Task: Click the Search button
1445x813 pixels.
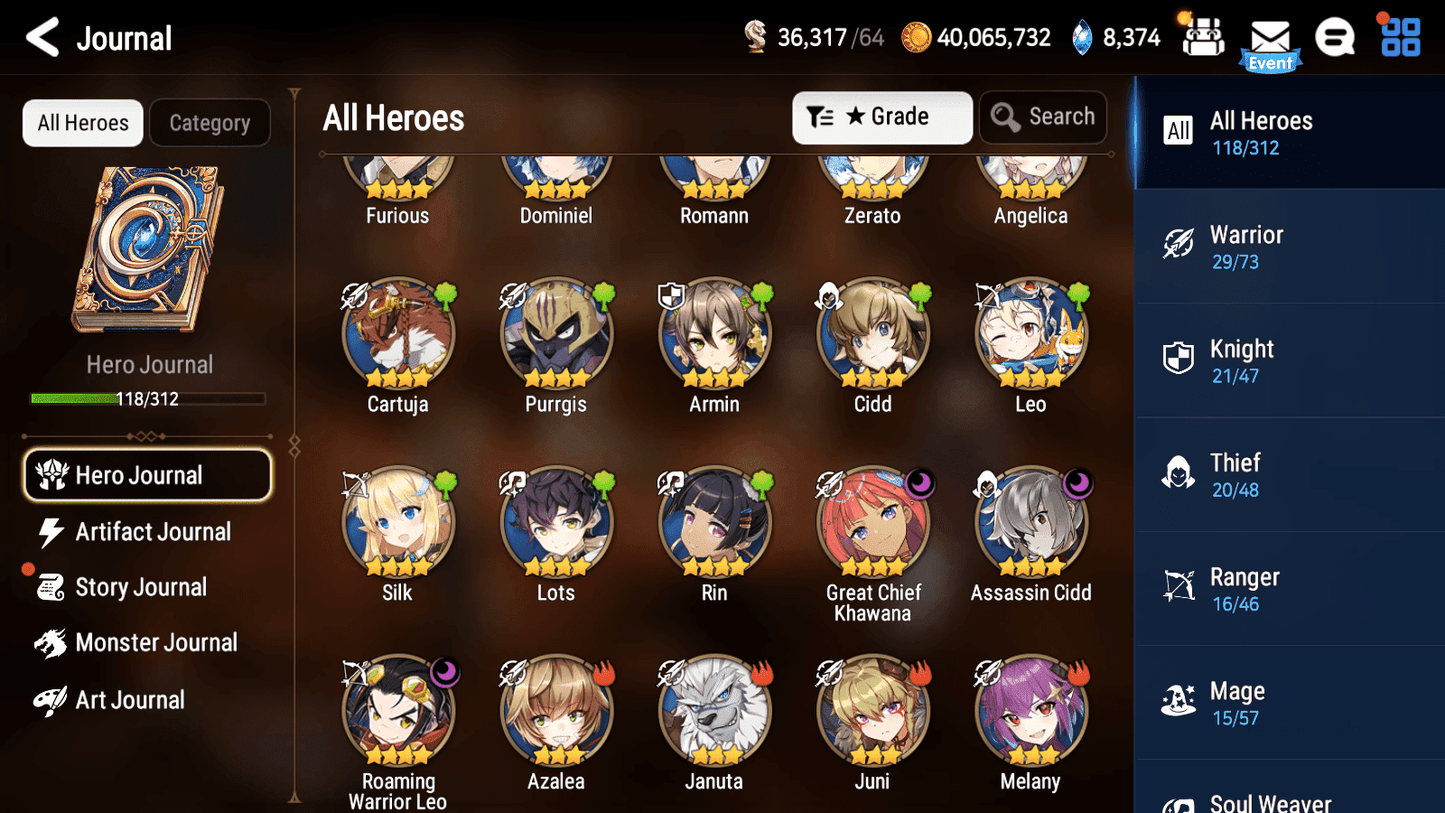Action: tap(1043, 117)
